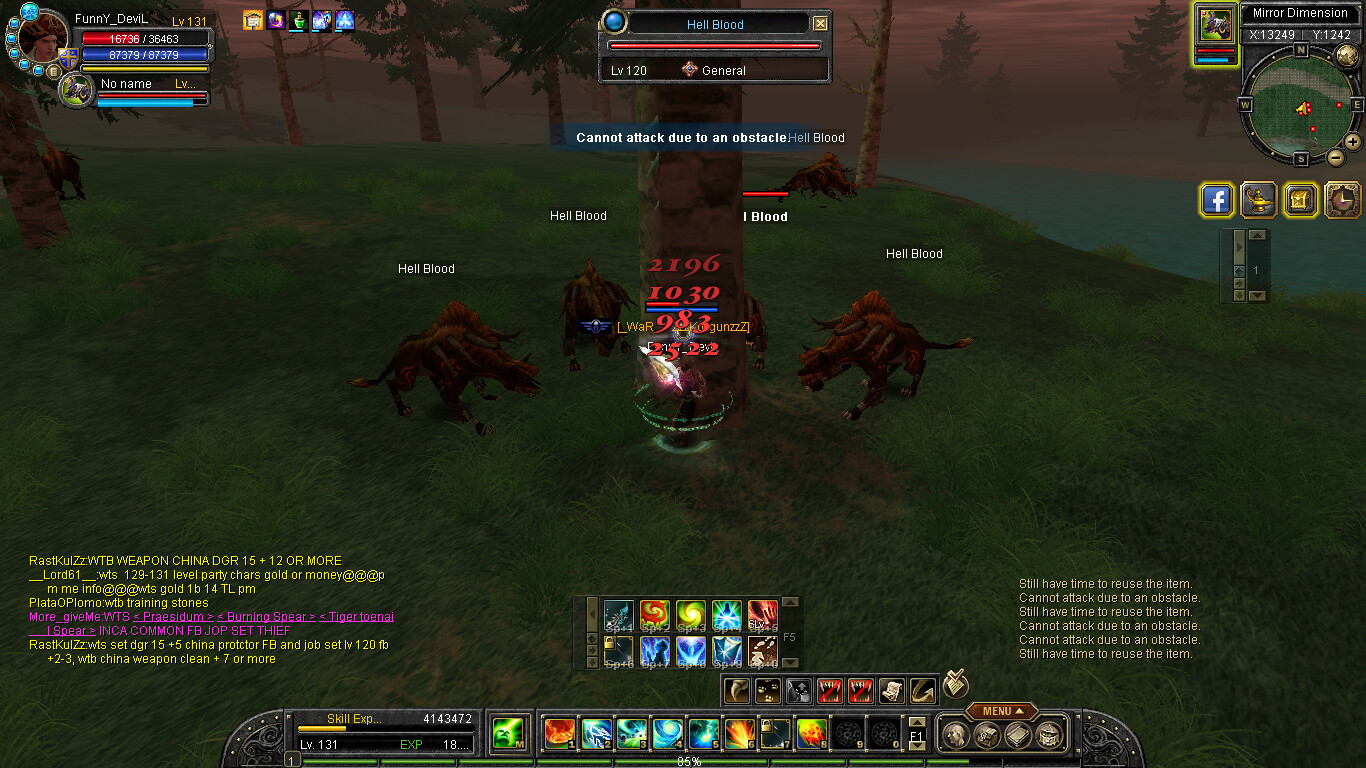Click the pet claw attack command icon
This screenshot has height=768, width=1366.
[735, 690]
